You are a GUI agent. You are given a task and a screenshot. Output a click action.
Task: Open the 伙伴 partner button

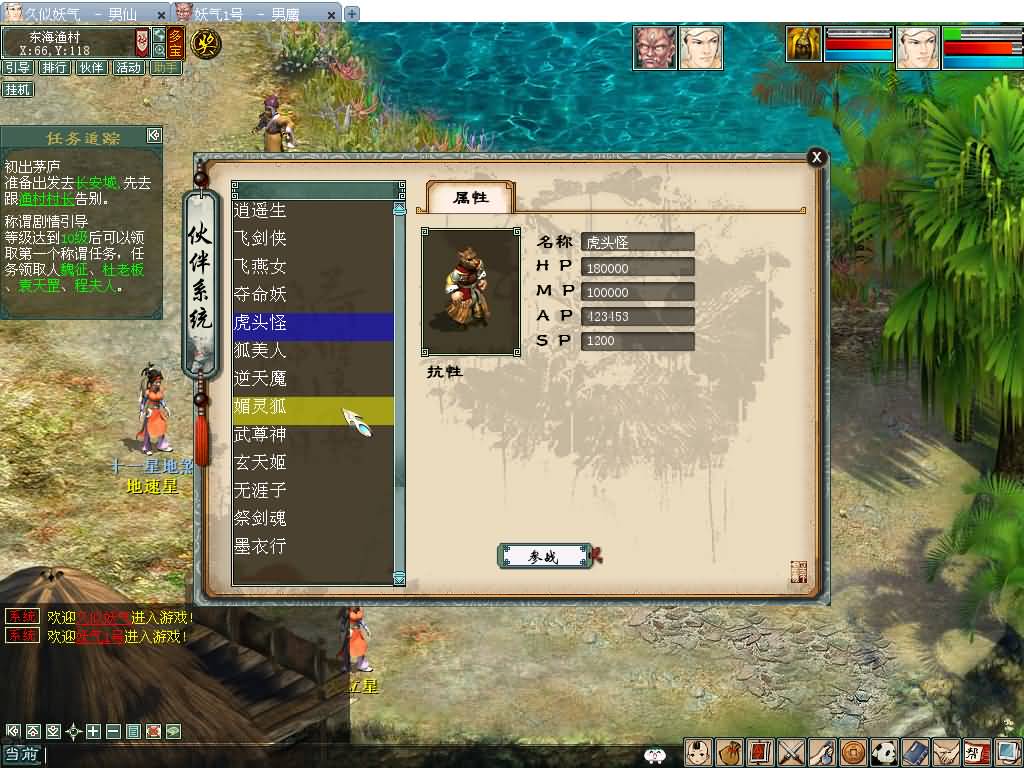91,68
